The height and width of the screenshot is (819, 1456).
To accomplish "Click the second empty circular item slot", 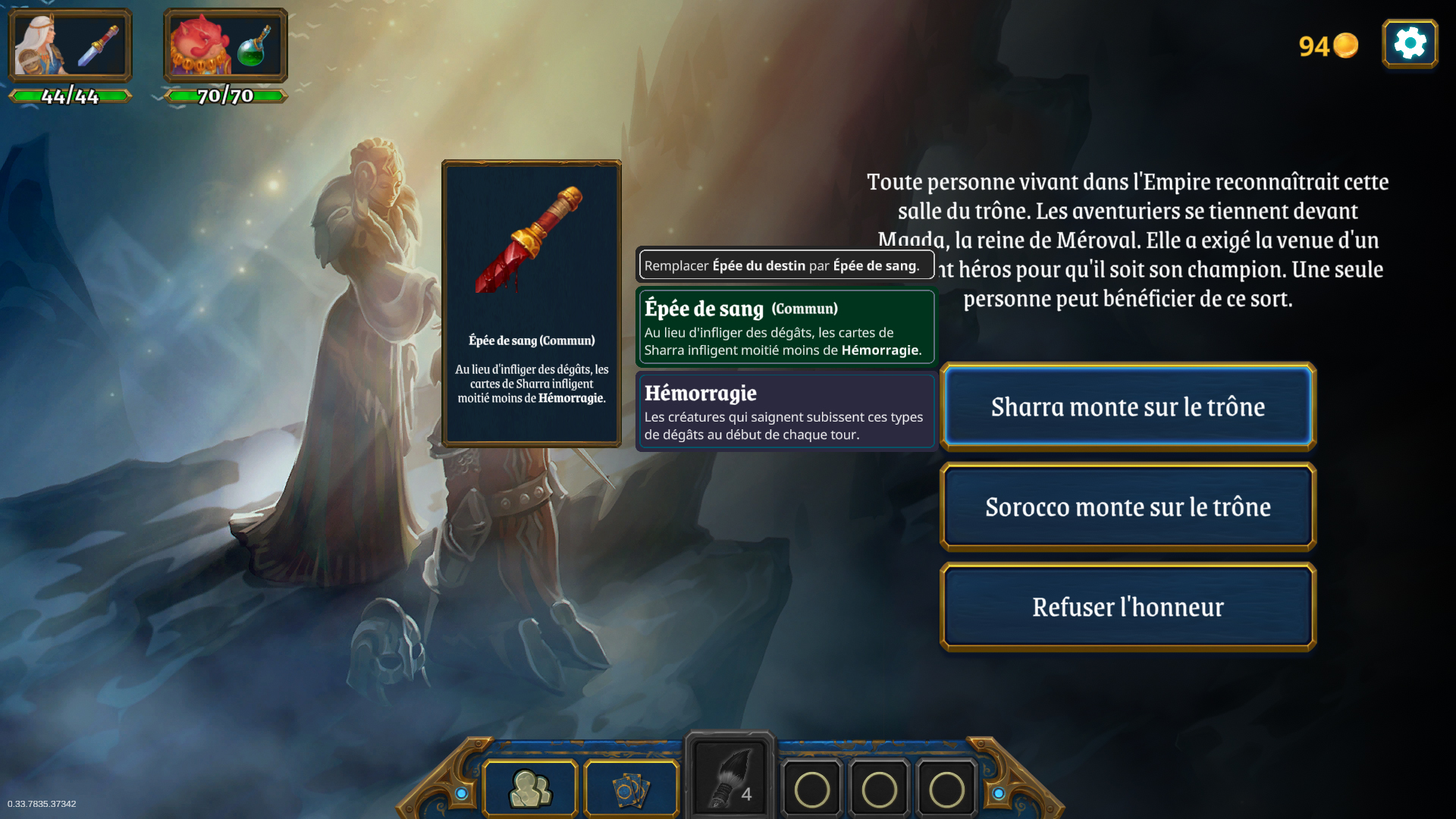I will click(x=878, y=789).
